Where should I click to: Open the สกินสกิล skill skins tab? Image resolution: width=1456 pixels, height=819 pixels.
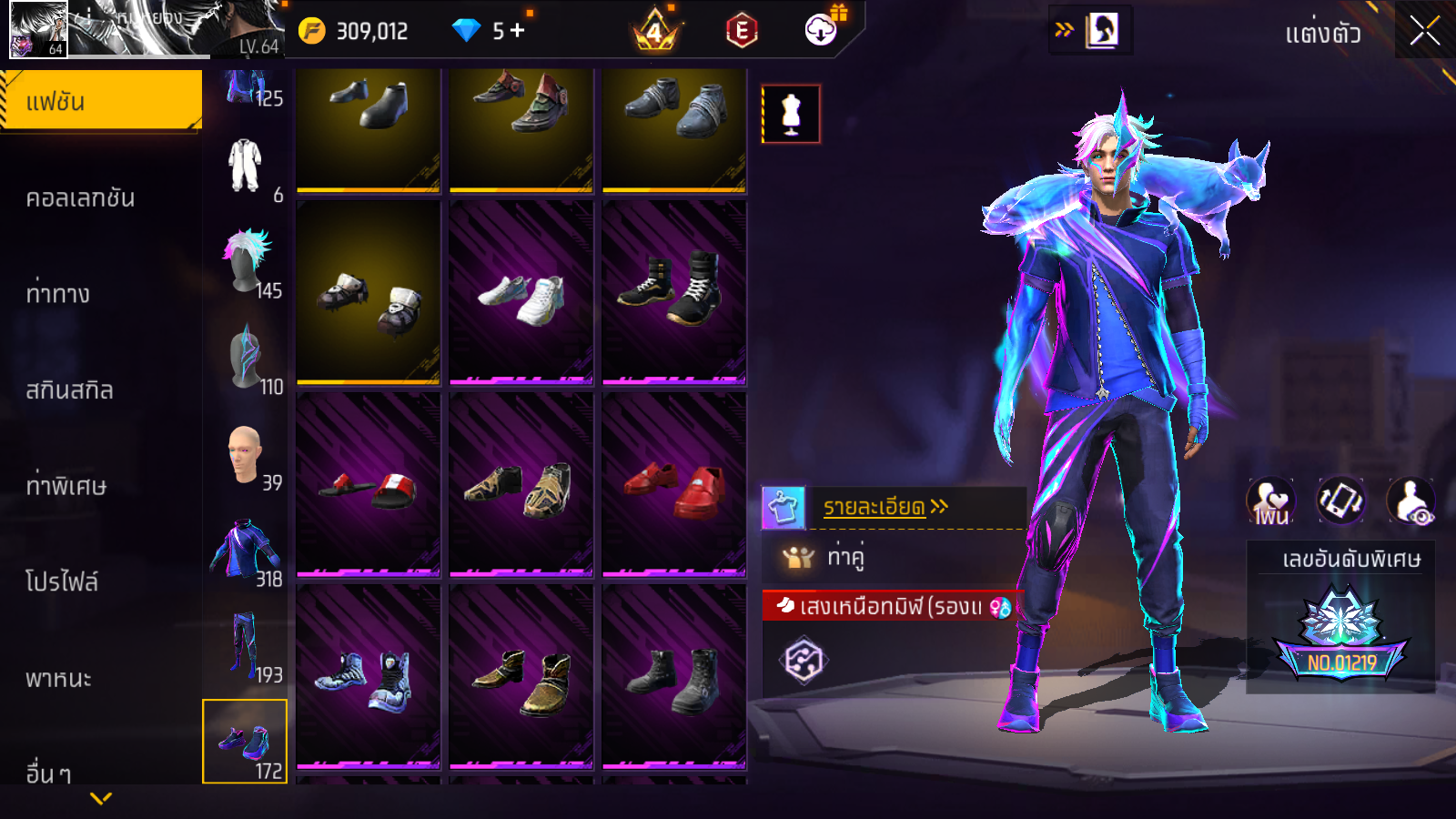pos(69,389)
